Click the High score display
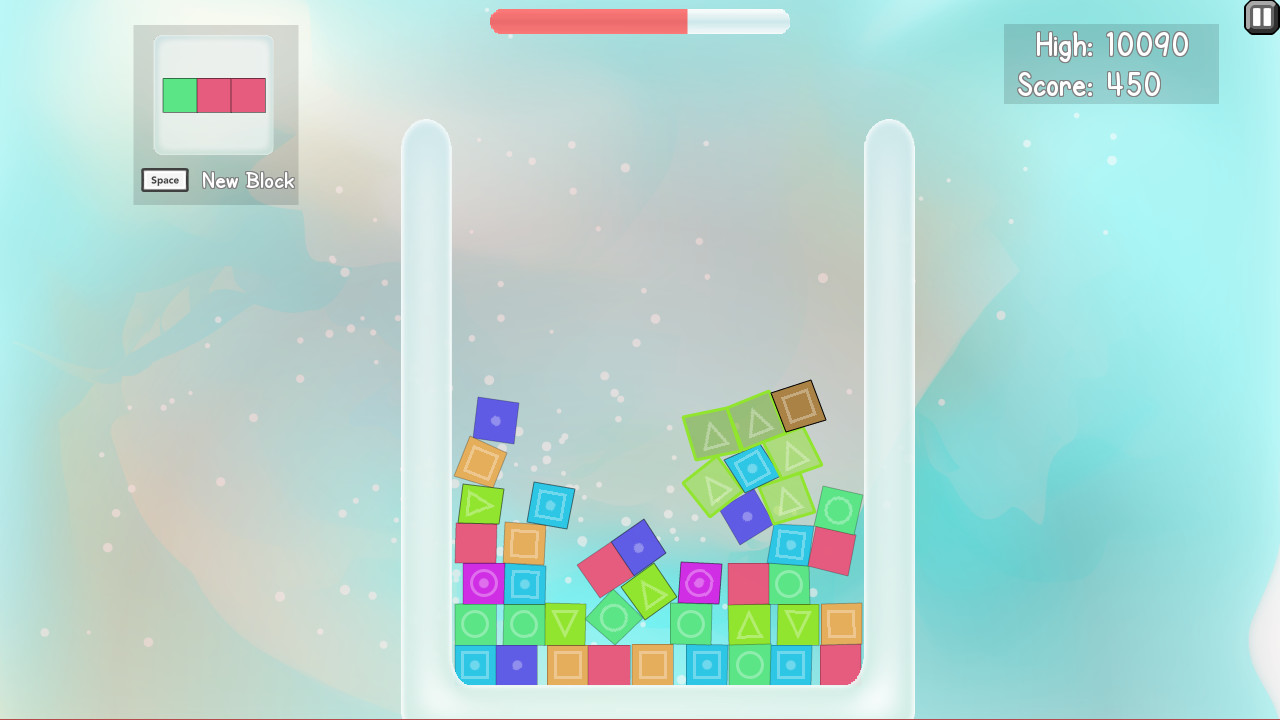This screenshot has height=720, width=1280. (x=1111, y=45)
